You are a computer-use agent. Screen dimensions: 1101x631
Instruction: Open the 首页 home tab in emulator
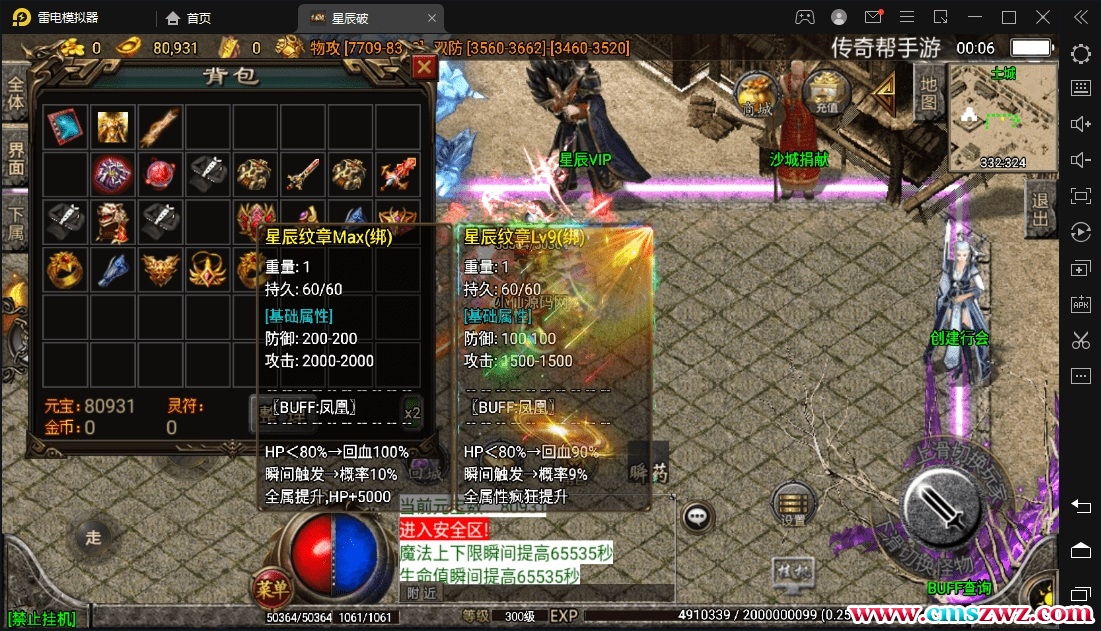point(188,17)
